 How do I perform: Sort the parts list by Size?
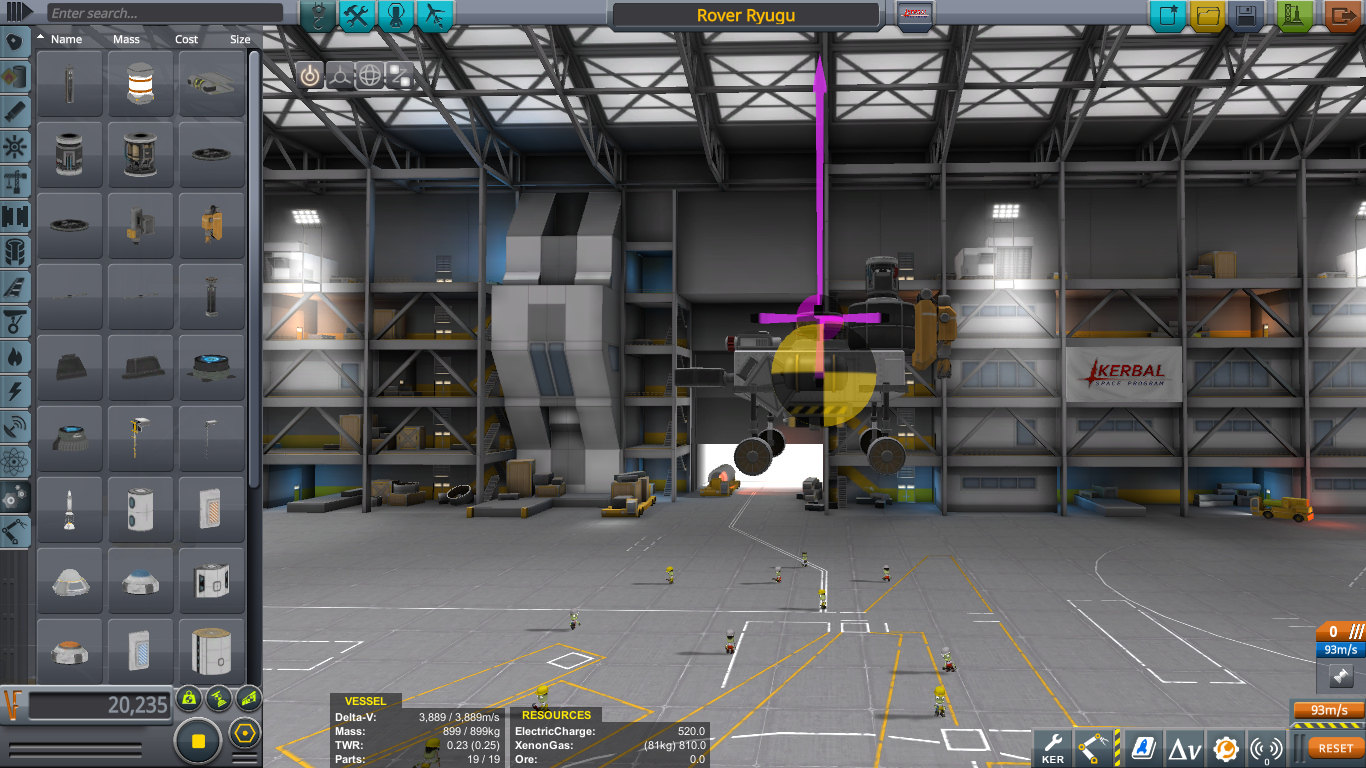(x=240, y=40)
